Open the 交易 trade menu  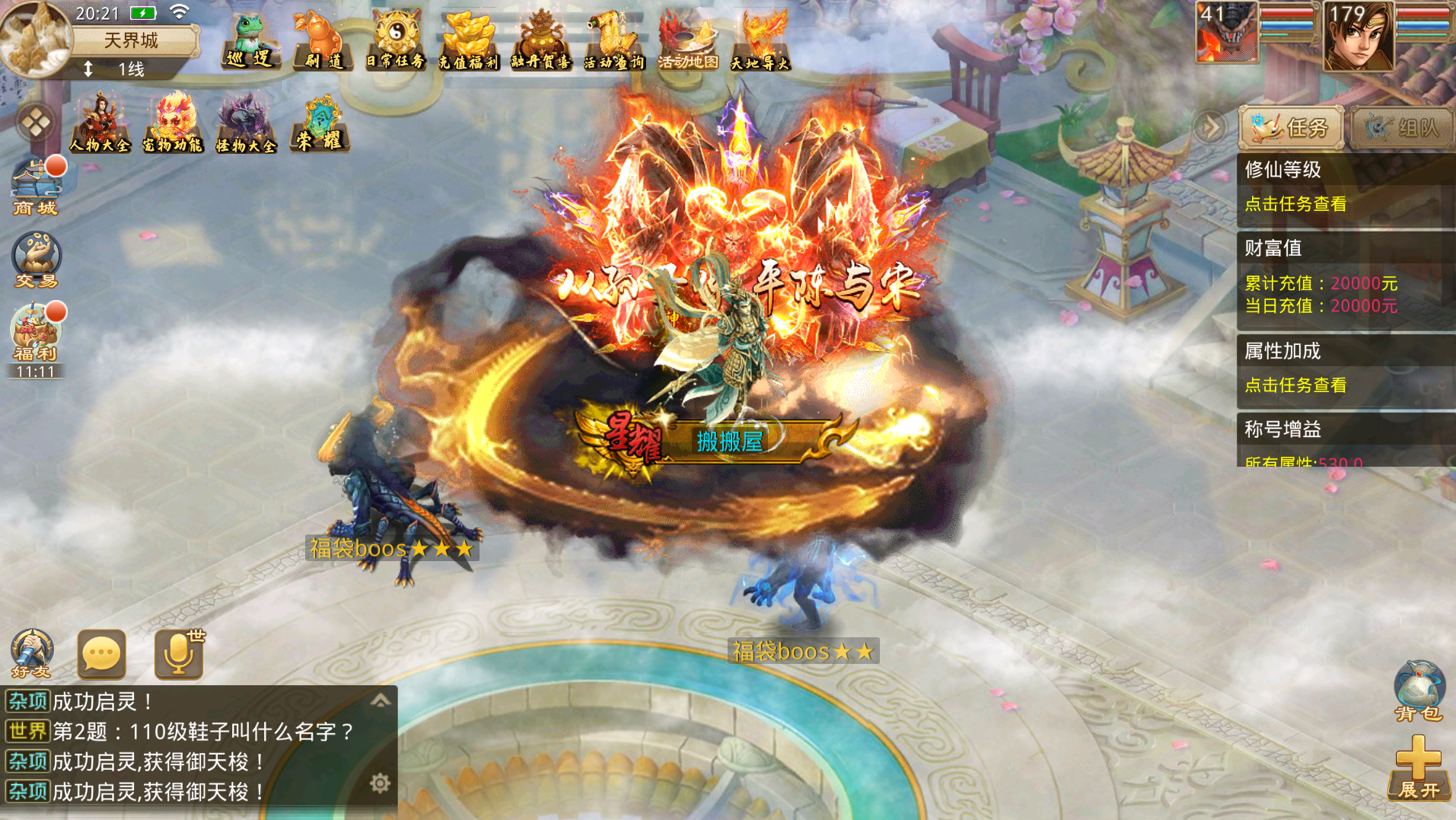pyautogui.click(x=36, y=260)
